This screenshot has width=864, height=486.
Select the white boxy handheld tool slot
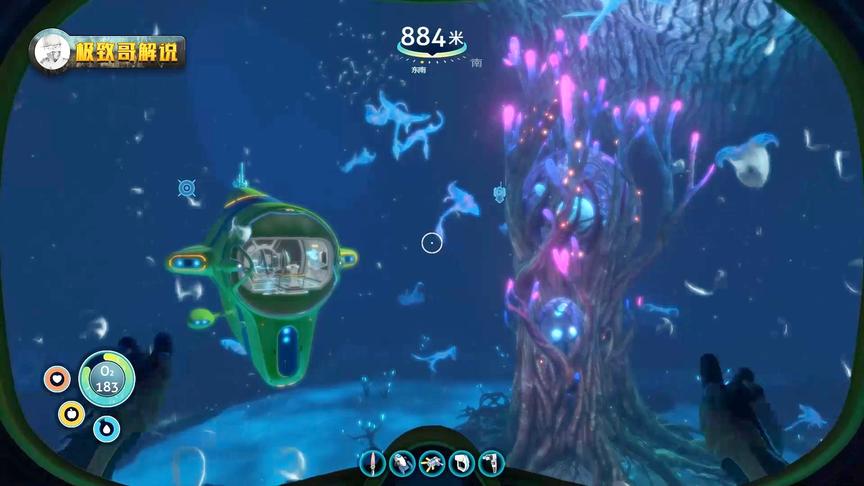(461, 464)
